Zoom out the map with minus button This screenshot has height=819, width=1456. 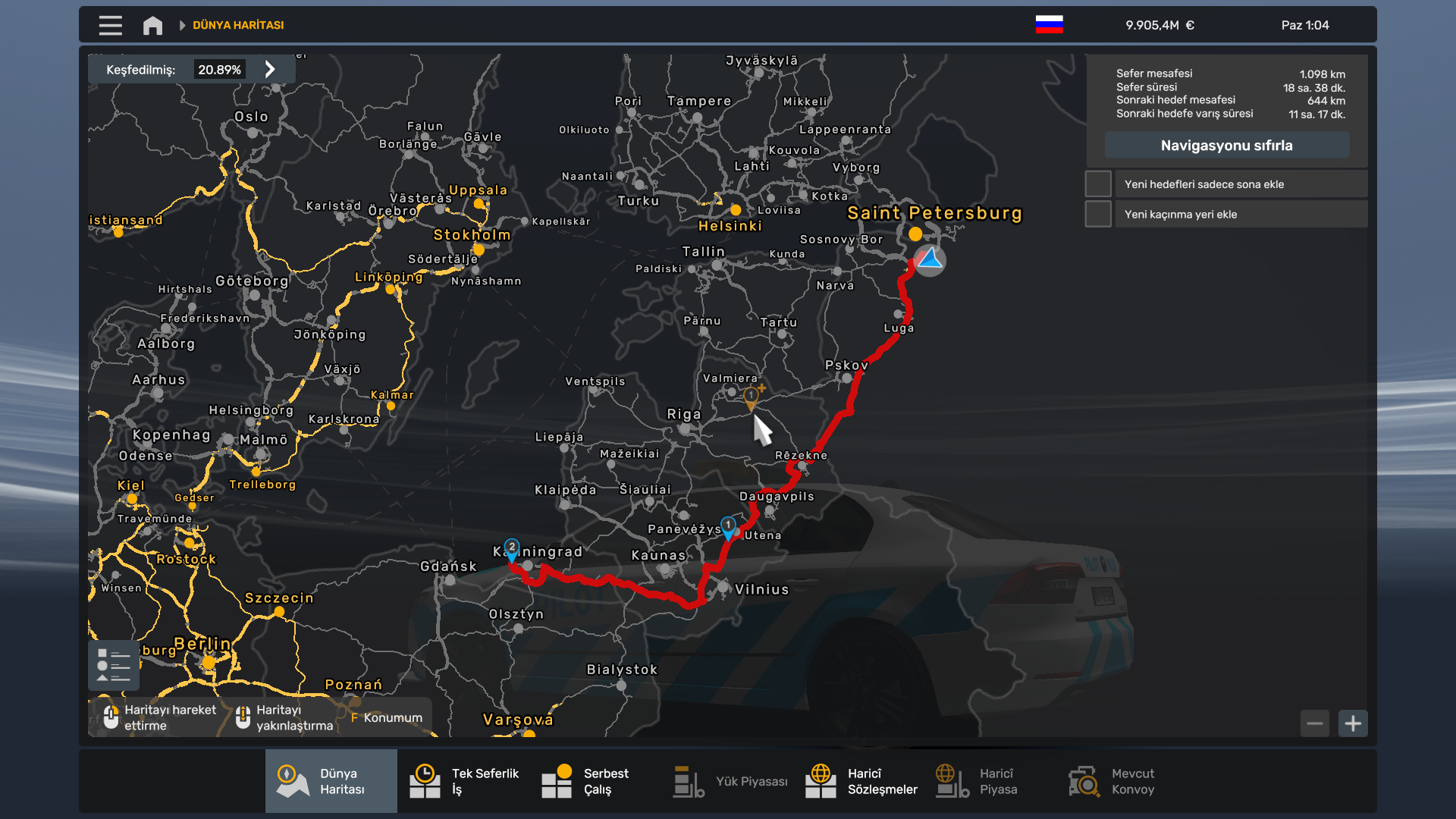(x=1315, y=723)
